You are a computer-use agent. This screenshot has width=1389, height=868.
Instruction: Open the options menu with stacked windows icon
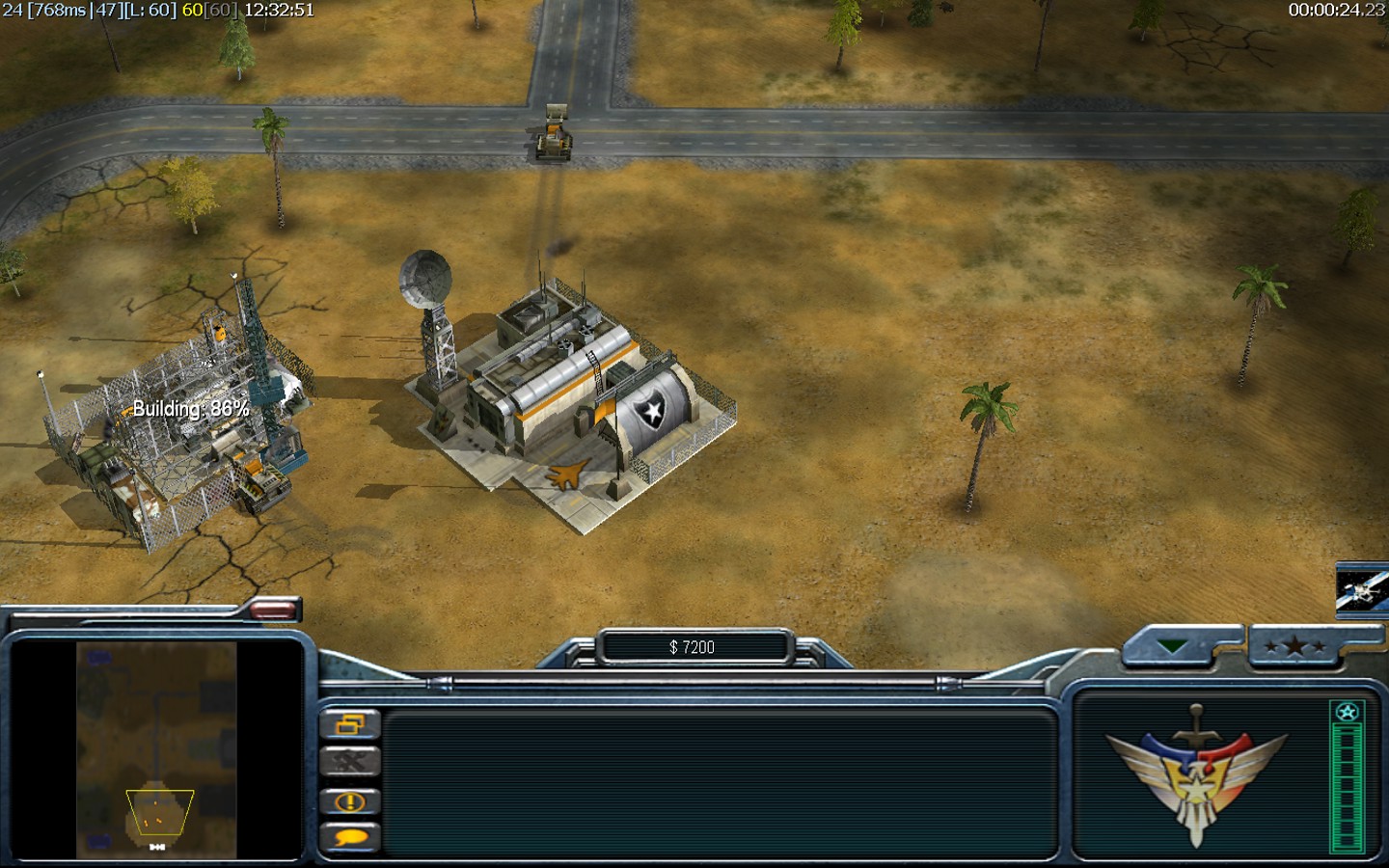[x=350, y=724]
